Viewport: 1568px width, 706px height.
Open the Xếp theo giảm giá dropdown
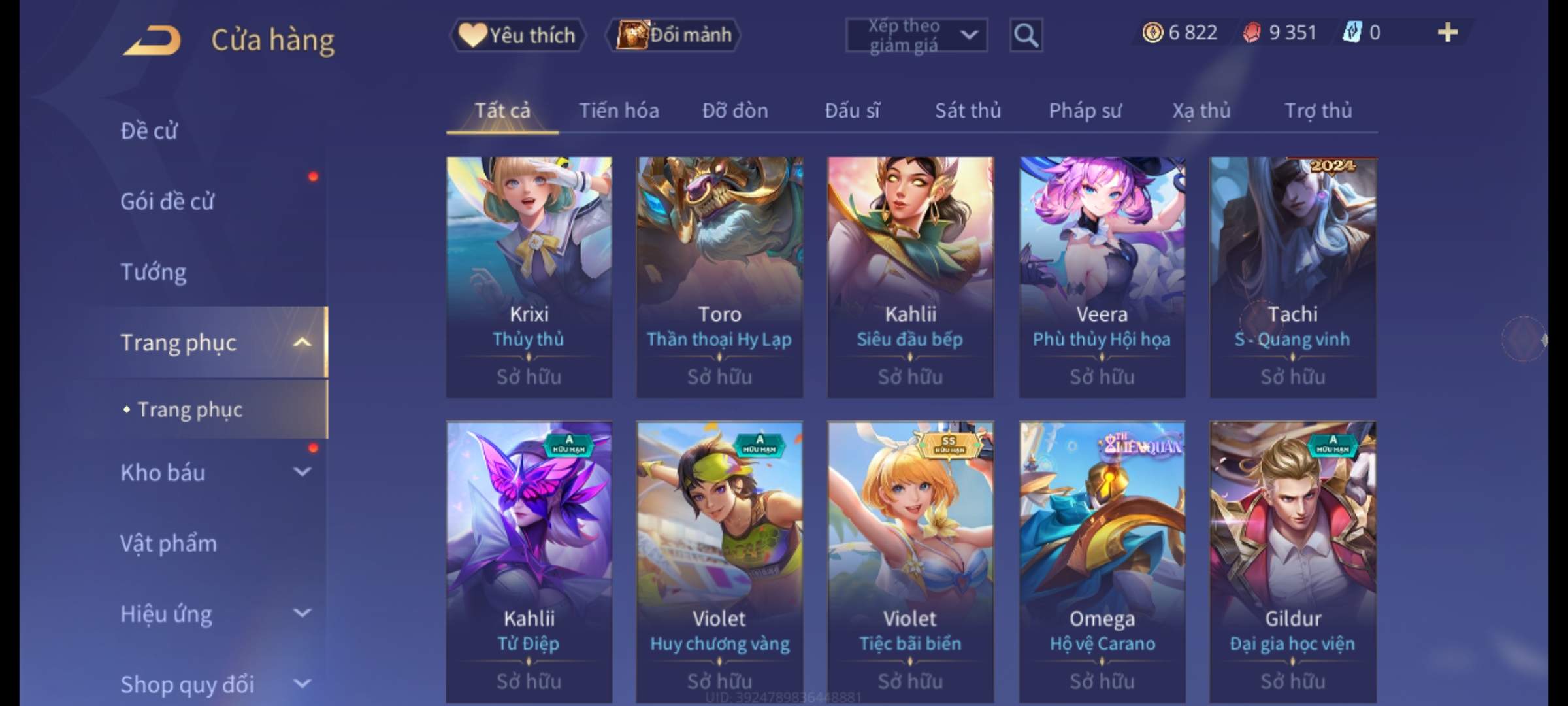tap(916, 35)
